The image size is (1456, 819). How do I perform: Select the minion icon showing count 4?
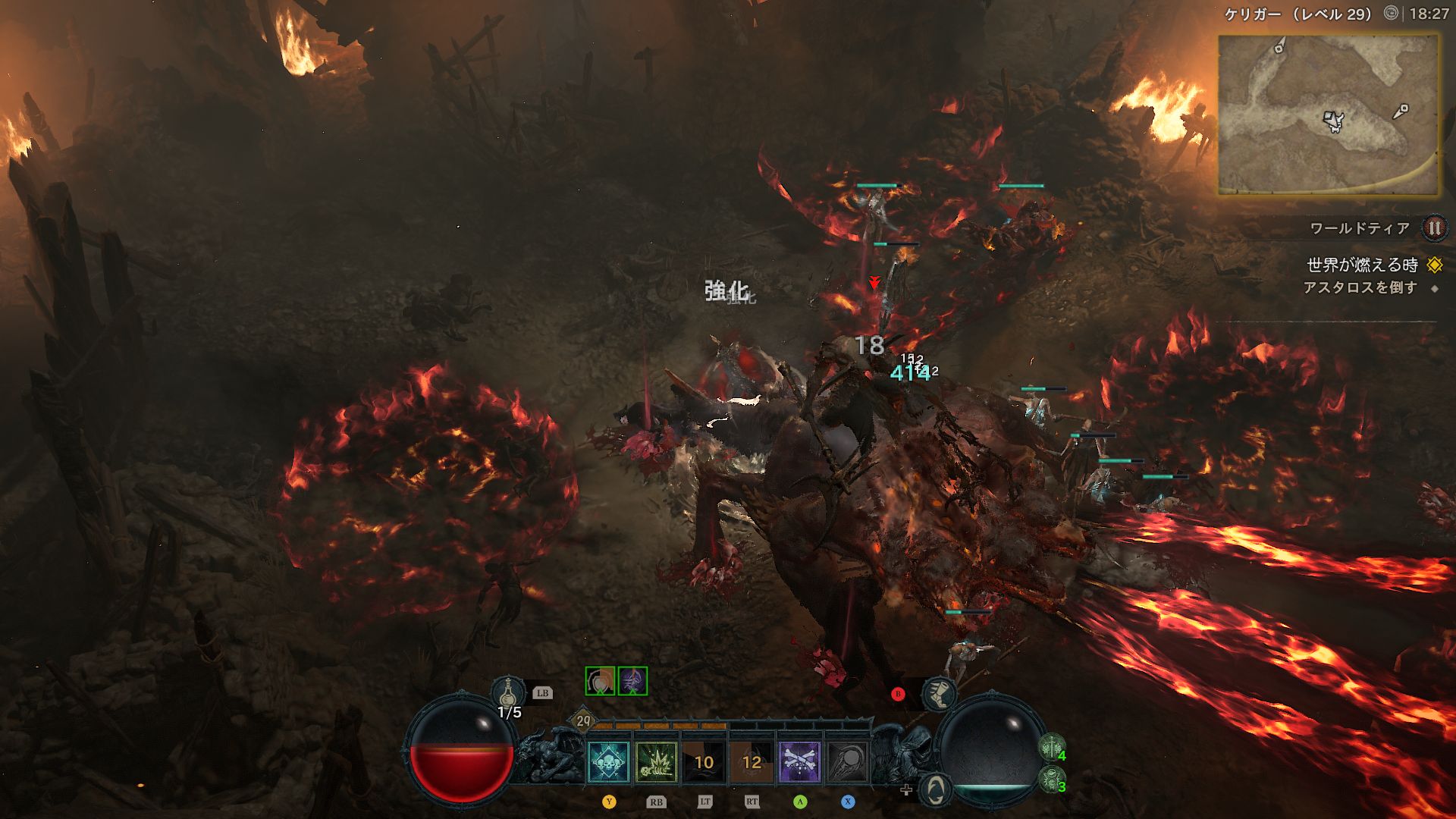pyautogui.click(x=1051, y=748)
